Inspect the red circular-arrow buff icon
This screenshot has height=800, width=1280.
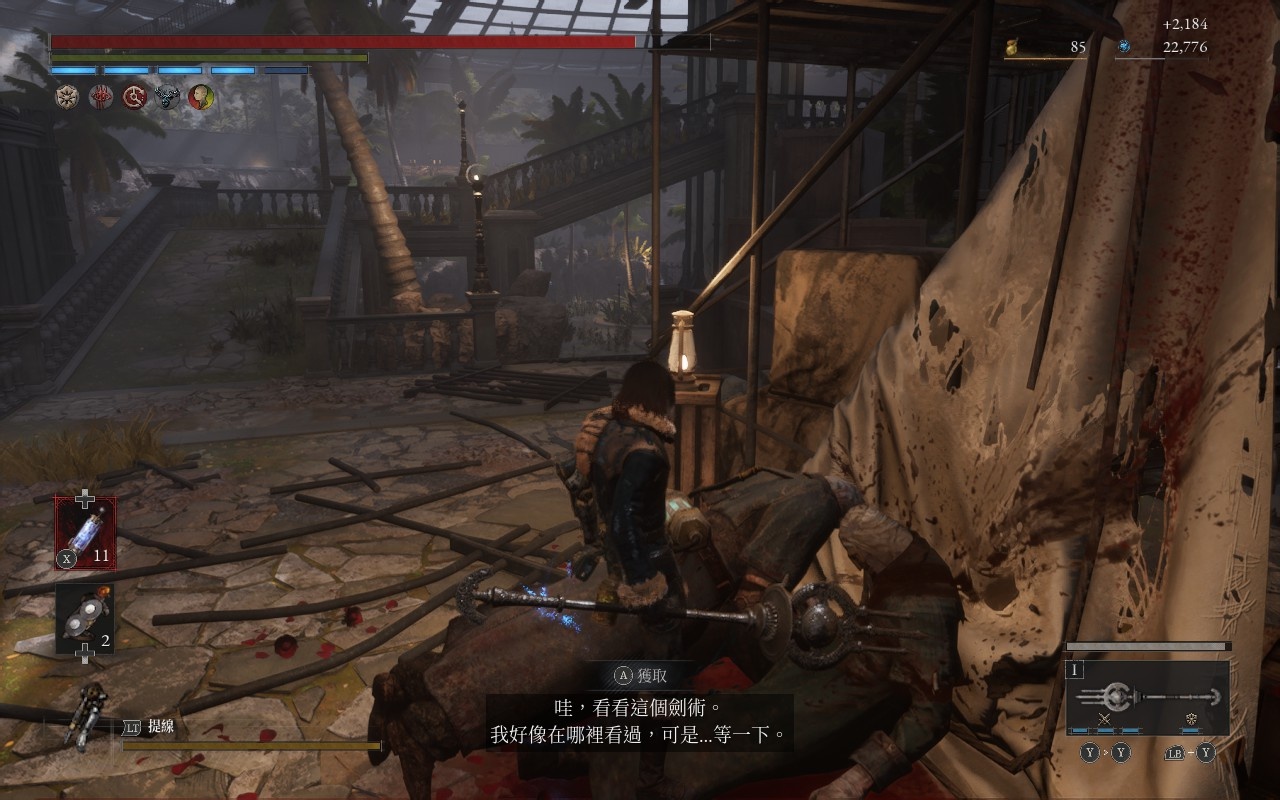[x=134, y=97]
